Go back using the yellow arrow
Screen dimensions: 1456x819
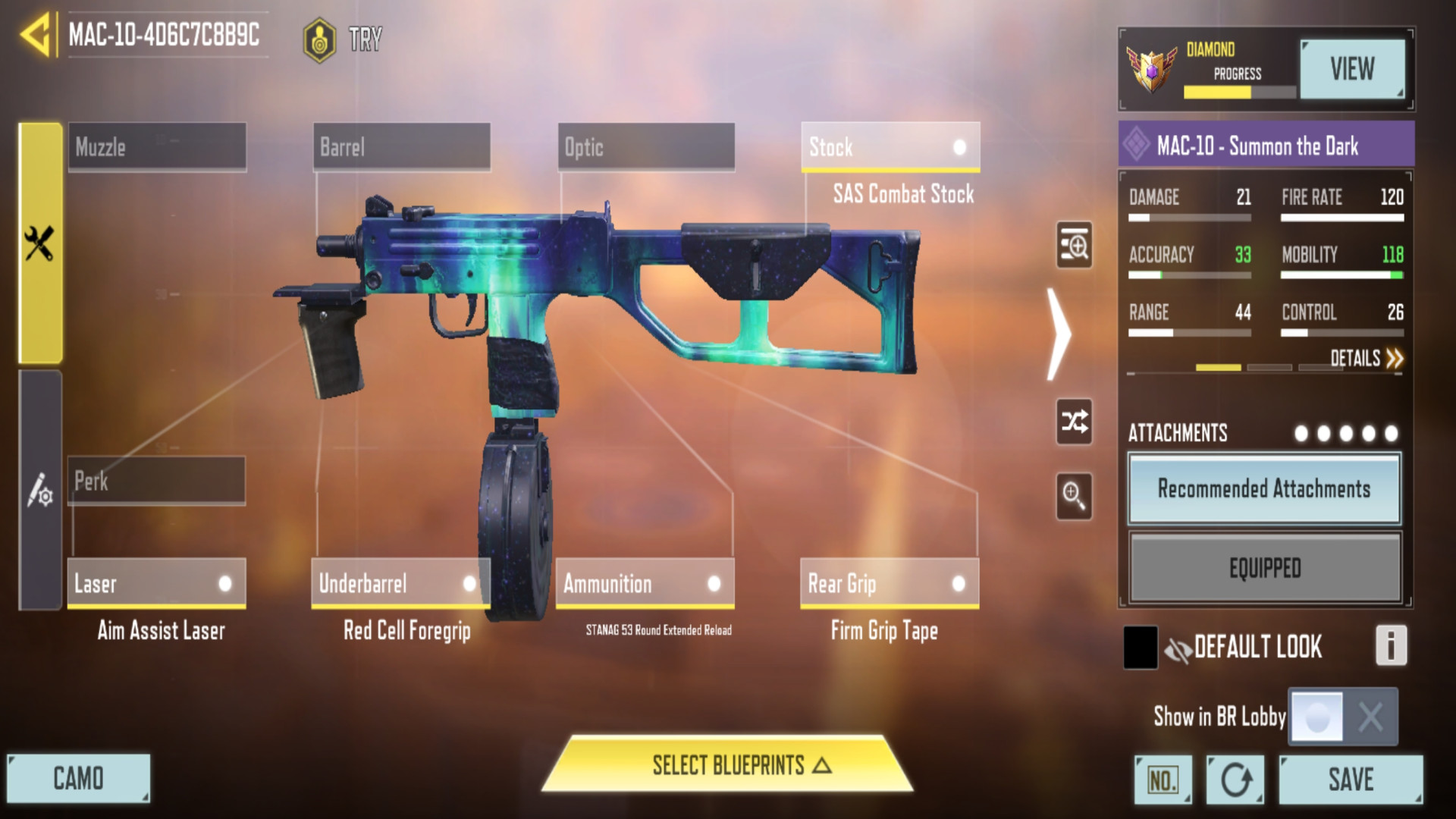pos(36,35)
